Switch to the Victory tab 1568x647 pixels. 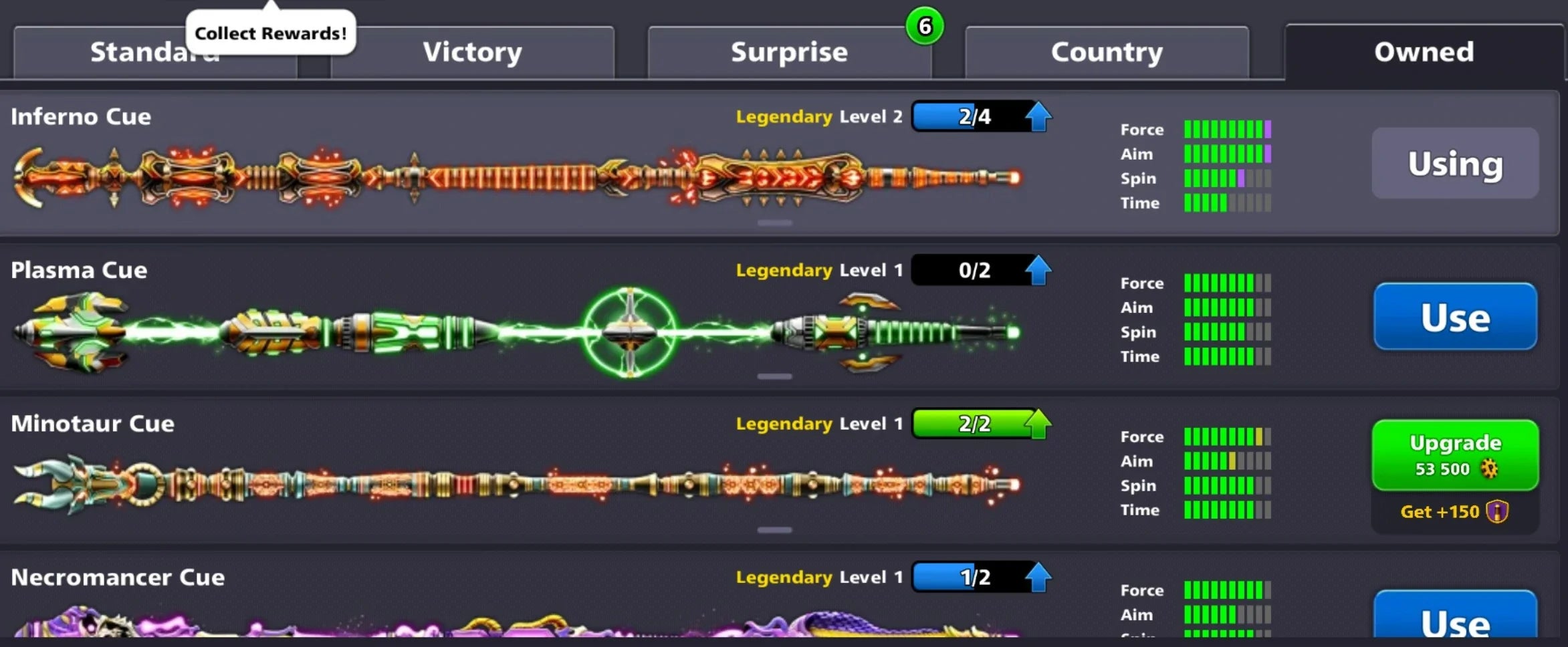click(x=472, y=51)
